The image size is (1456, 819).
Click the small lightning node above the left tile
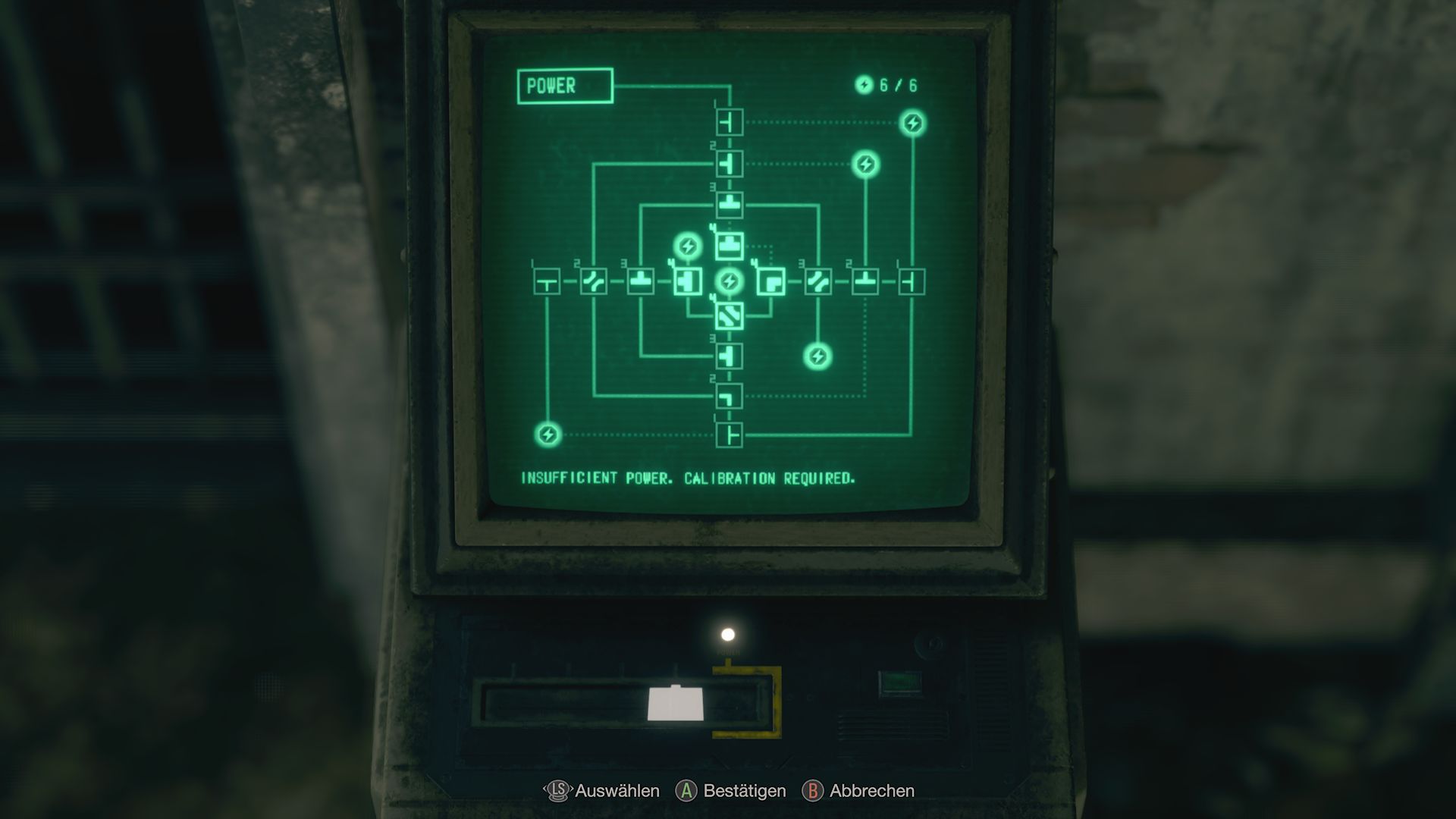pos(687,247)
